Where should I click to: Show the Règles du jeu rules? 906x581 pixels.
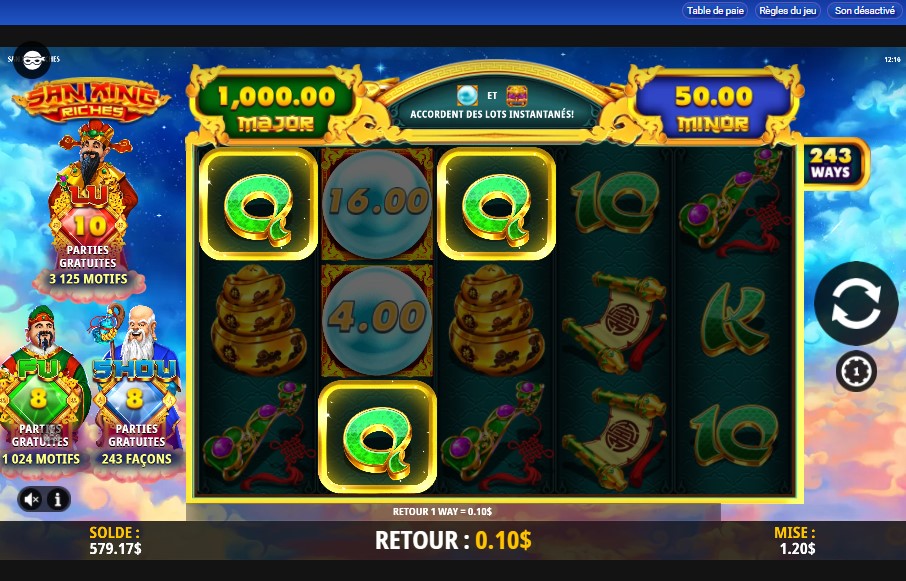788,11
